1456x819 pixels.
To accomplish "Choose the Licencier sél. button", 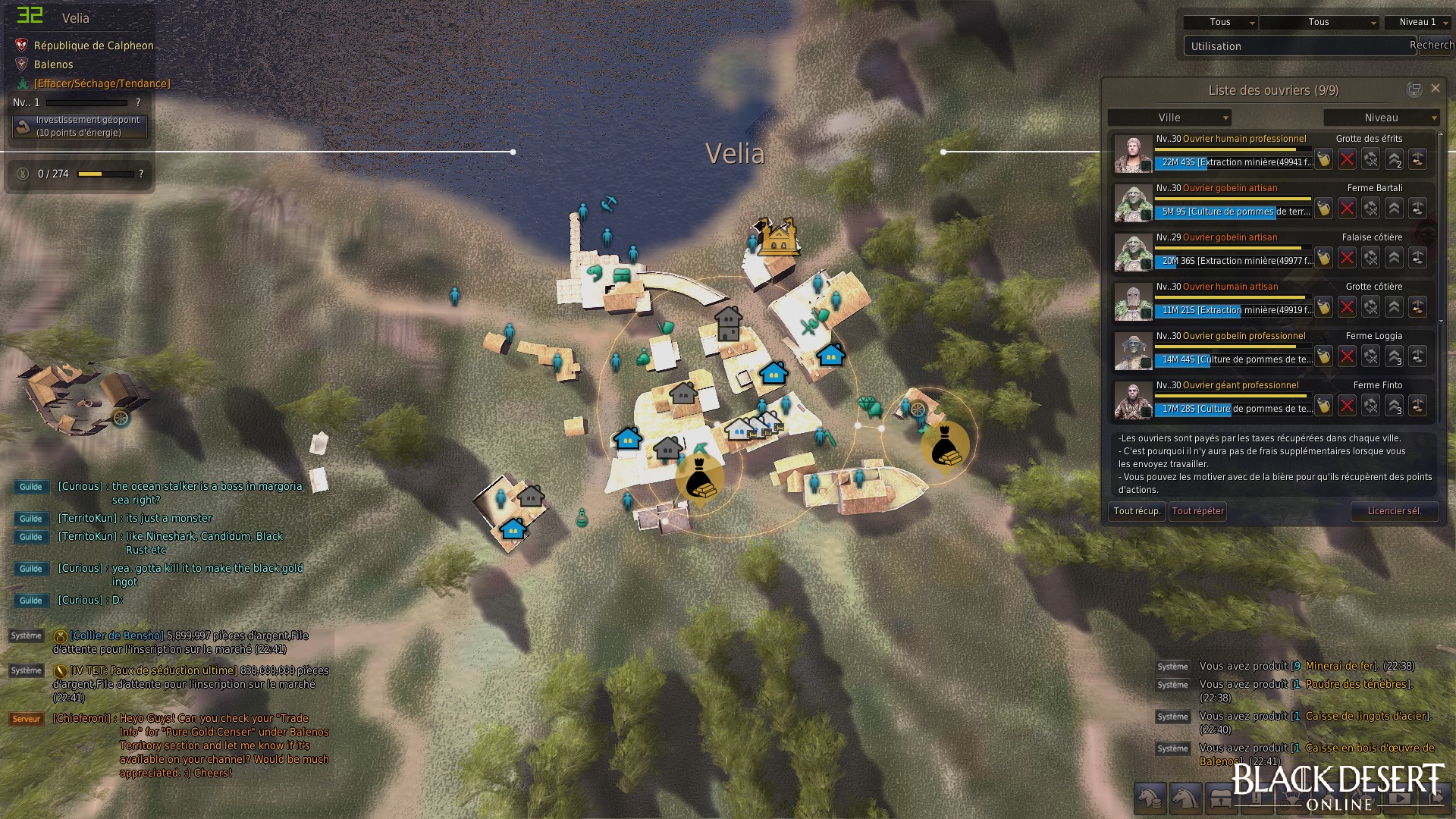I will tap(1394, 511).
